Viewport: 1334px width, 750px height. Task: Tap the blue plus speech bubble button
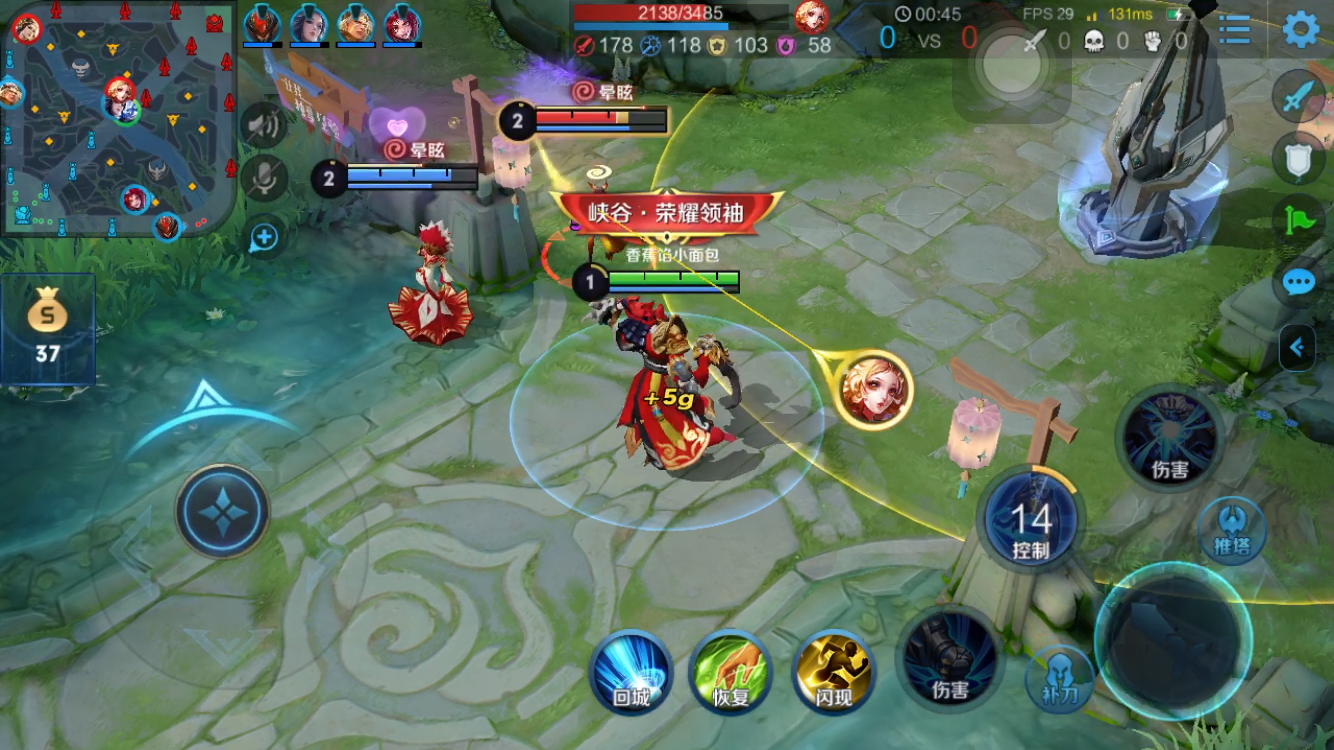264,237
